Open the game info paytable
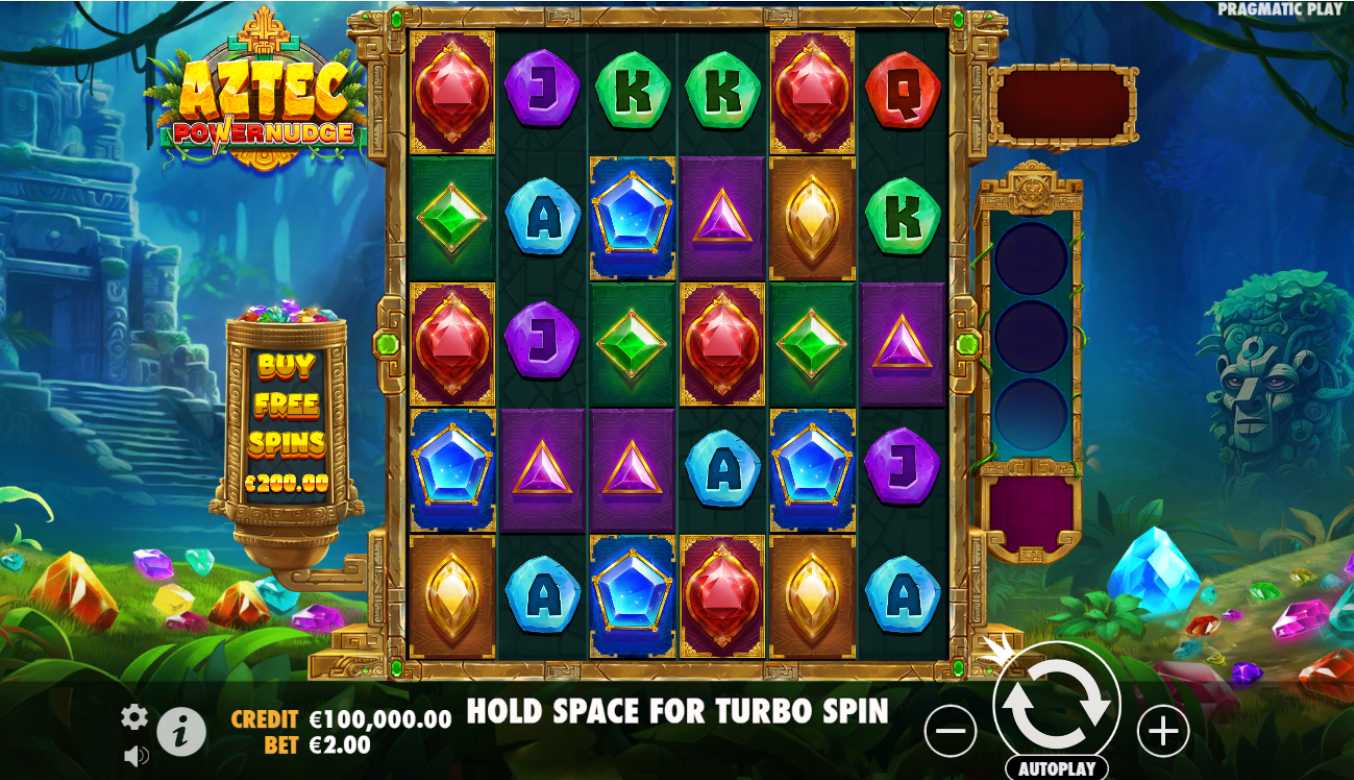 pos(181,732)
